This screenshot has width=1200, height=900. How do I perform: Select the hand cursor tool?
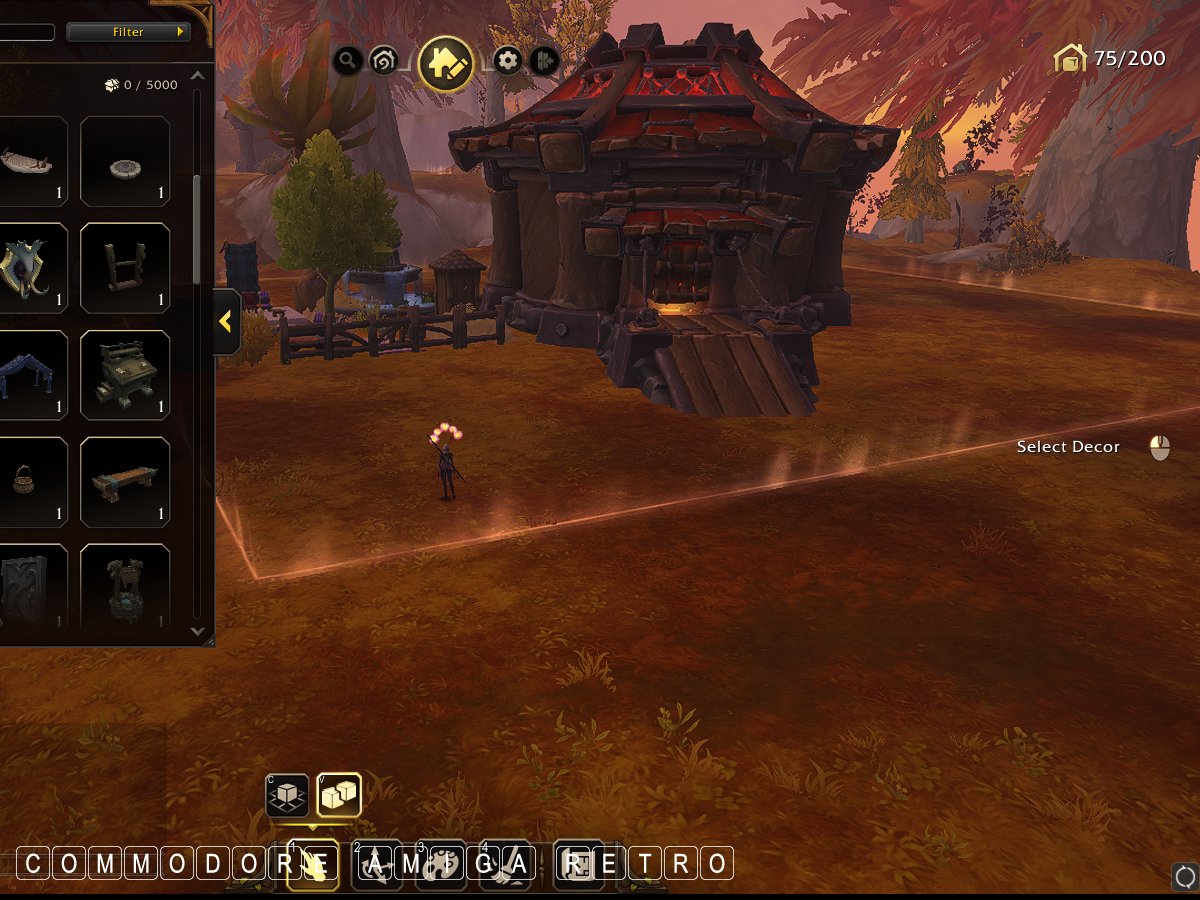[x=313, y=864]
